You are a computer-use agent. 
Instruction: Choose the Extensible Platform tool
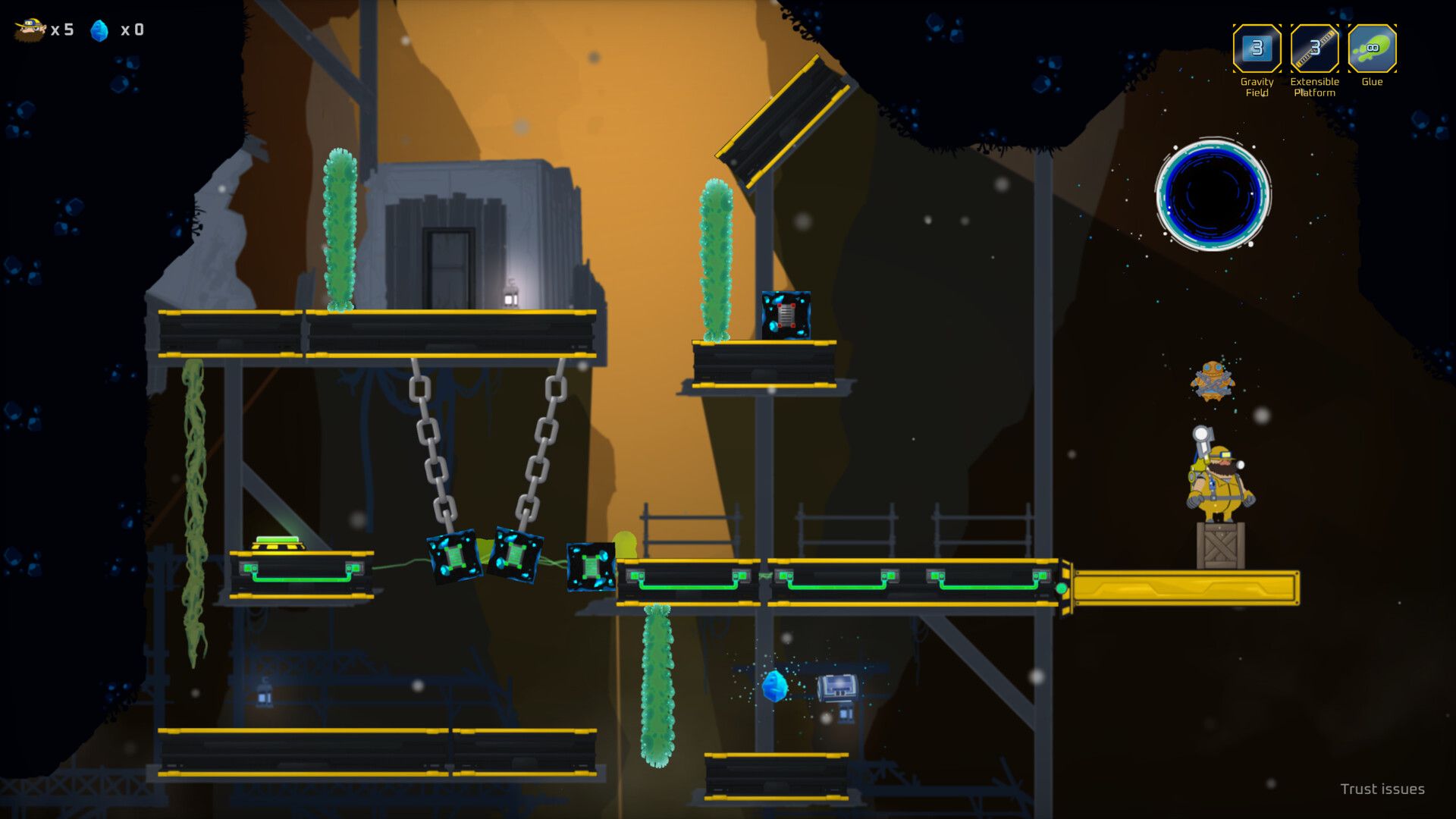1314,49
